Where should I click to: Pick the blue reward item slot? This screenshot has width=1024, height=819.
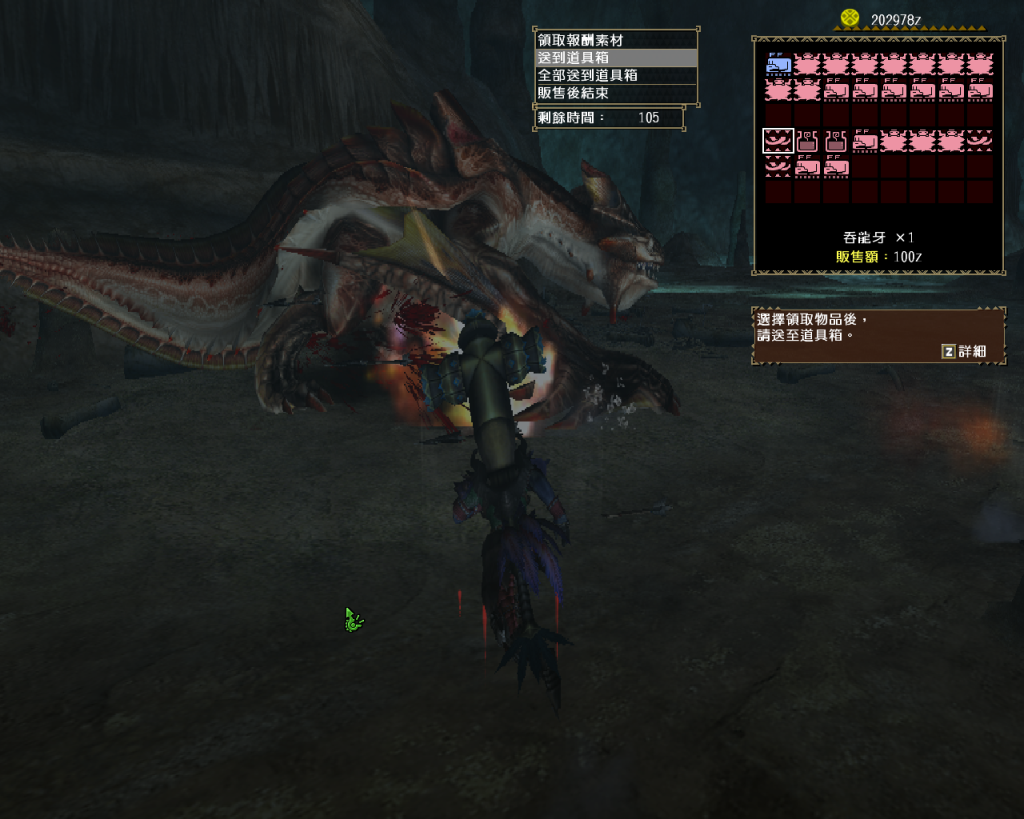pos(778,65)
